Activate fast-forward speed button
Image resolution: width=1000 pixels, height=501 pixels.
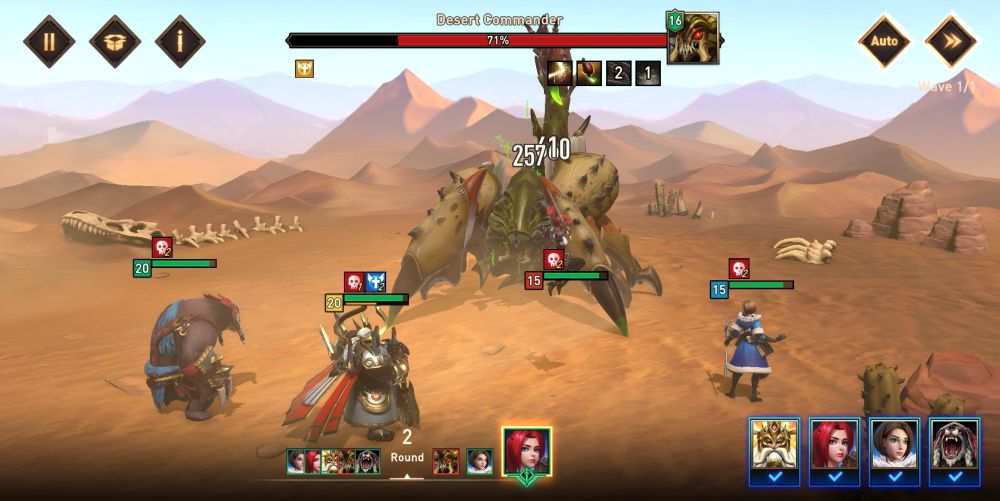pos(950,41)
